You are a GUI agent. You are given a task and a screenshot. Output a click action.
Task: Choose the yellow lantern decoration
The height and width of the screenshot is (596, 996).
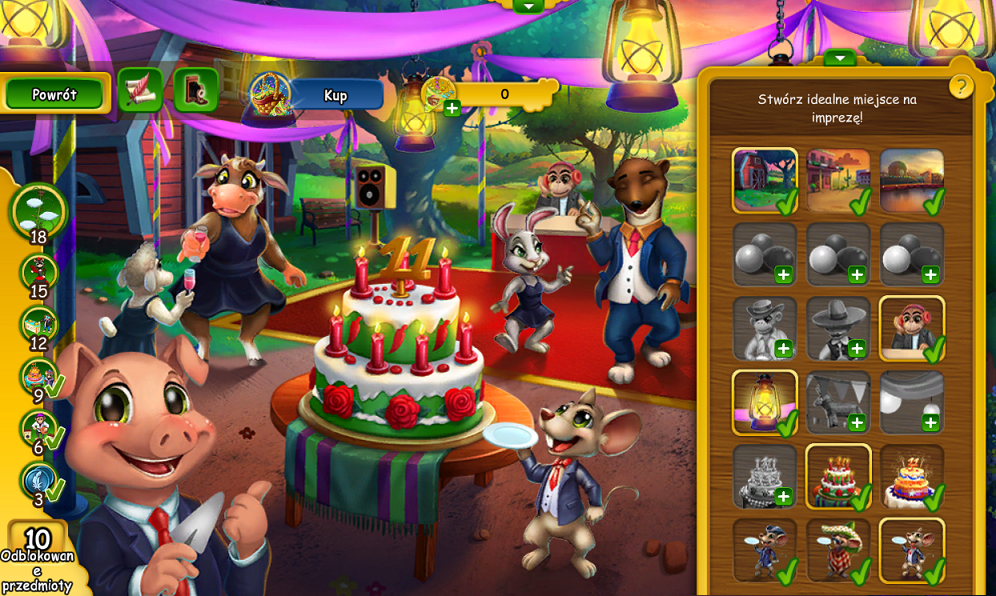[x=765, y=402]
